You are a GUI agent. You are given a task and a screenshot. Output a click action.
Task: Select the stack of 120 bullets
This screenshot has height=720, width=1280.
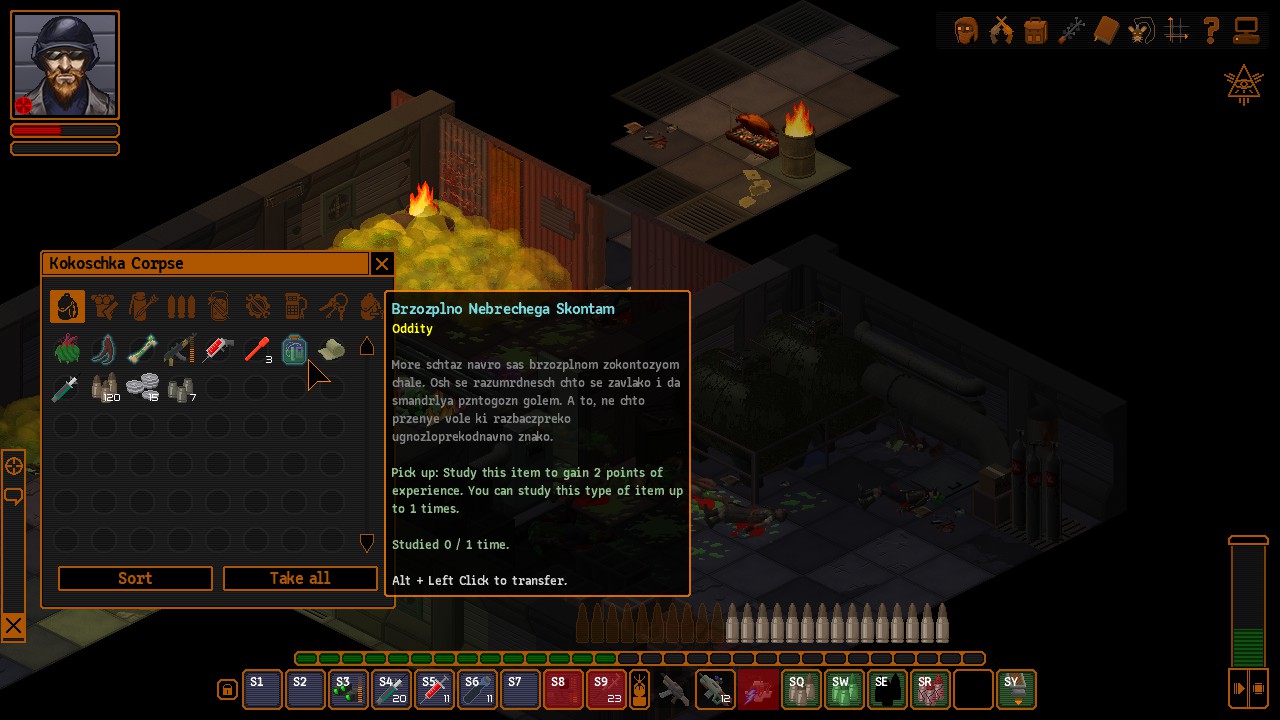pyautogui.click(x=105, y=387)
